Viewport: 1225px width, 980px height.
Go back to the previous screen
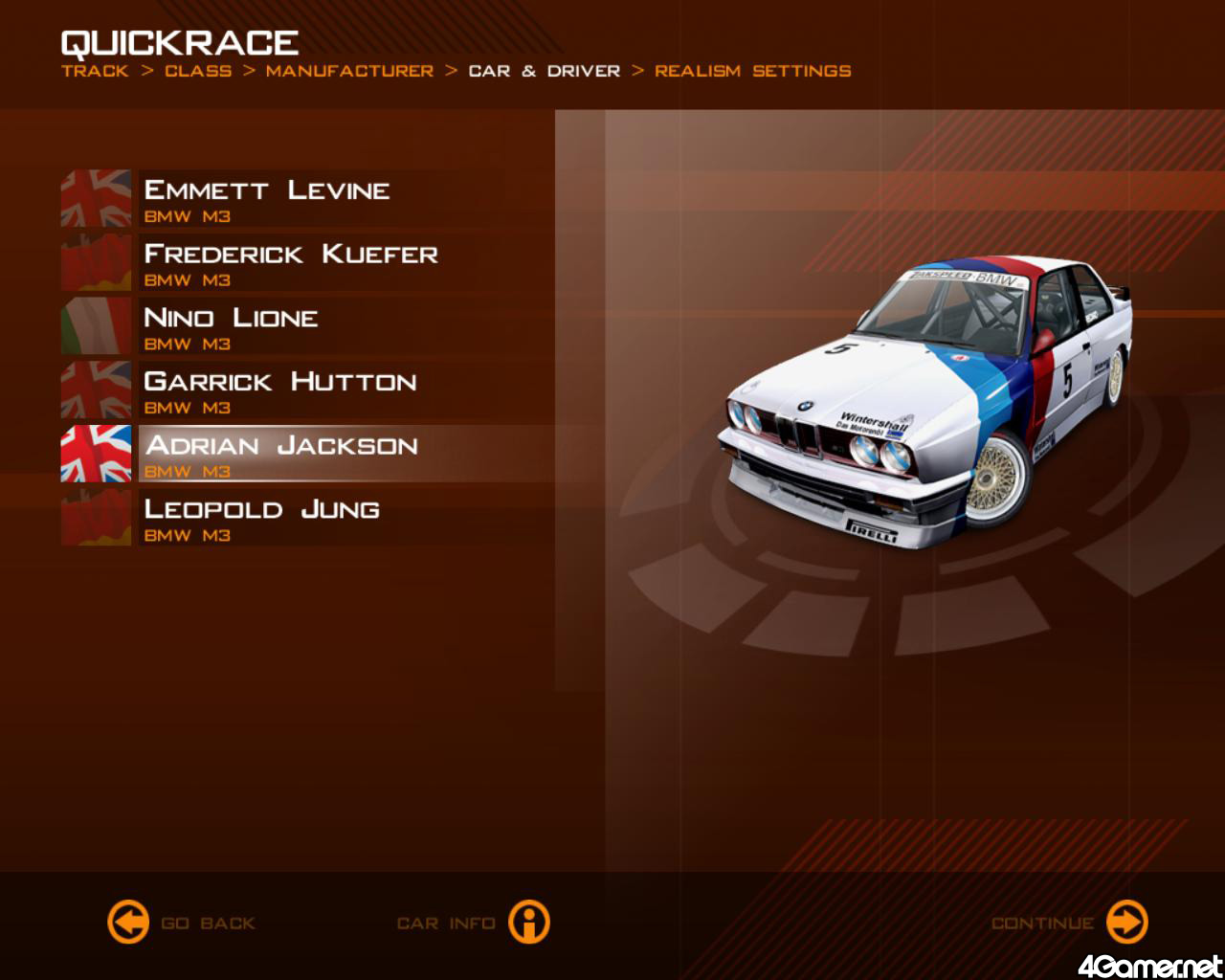coord(128,923)
